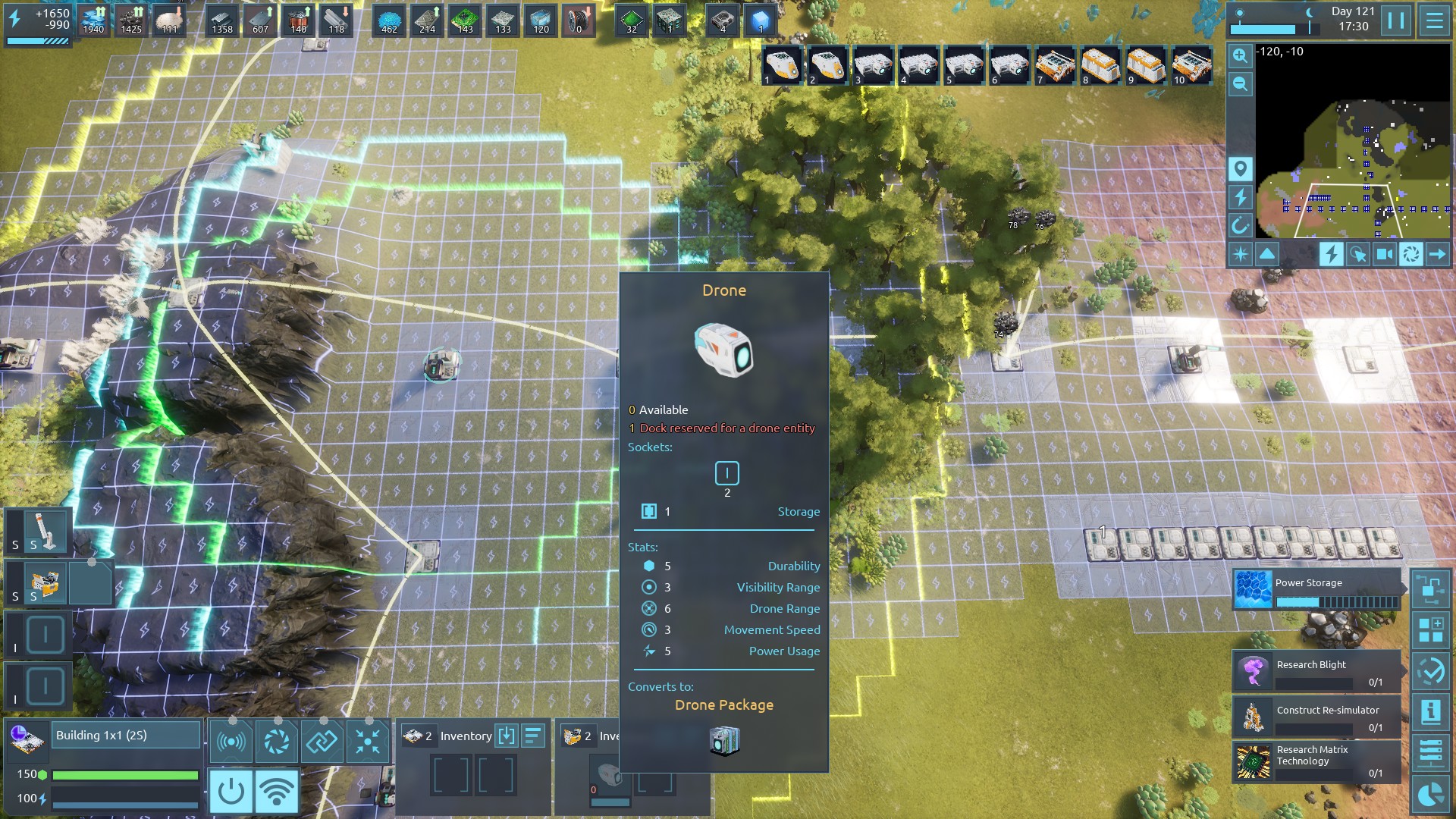
Task: Toggle the wifi signal button
Action: coord(276,791)
